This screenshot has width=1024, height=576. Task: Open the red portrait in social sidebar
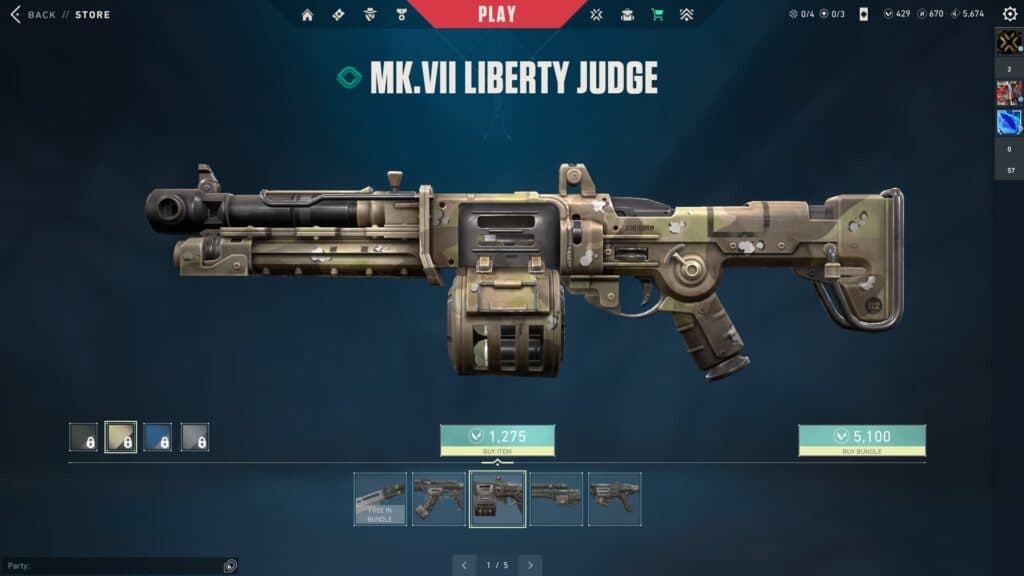click(1009, 93)
